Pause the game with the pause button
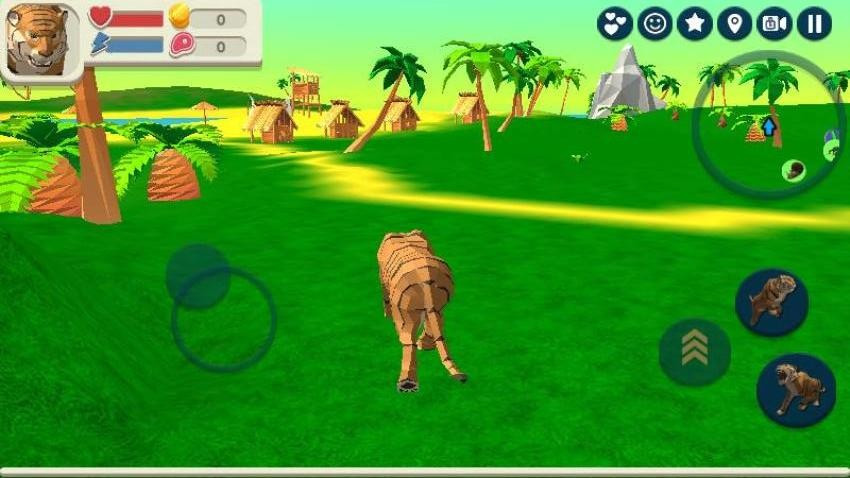This screenshot has width=850, height=478. coord(814,23)
